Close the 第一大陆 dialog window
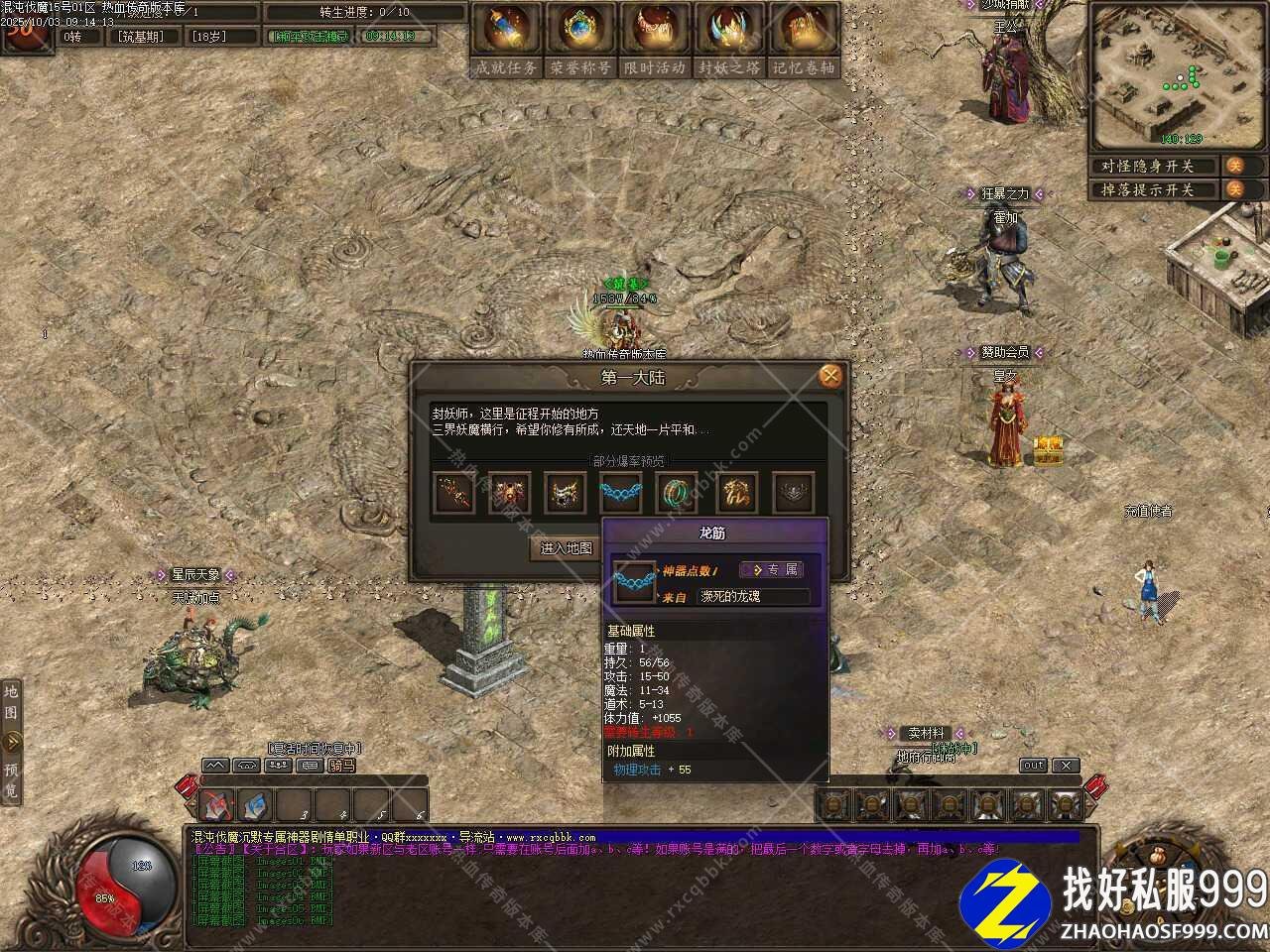 pyautogui.click(x=830, y=376)
